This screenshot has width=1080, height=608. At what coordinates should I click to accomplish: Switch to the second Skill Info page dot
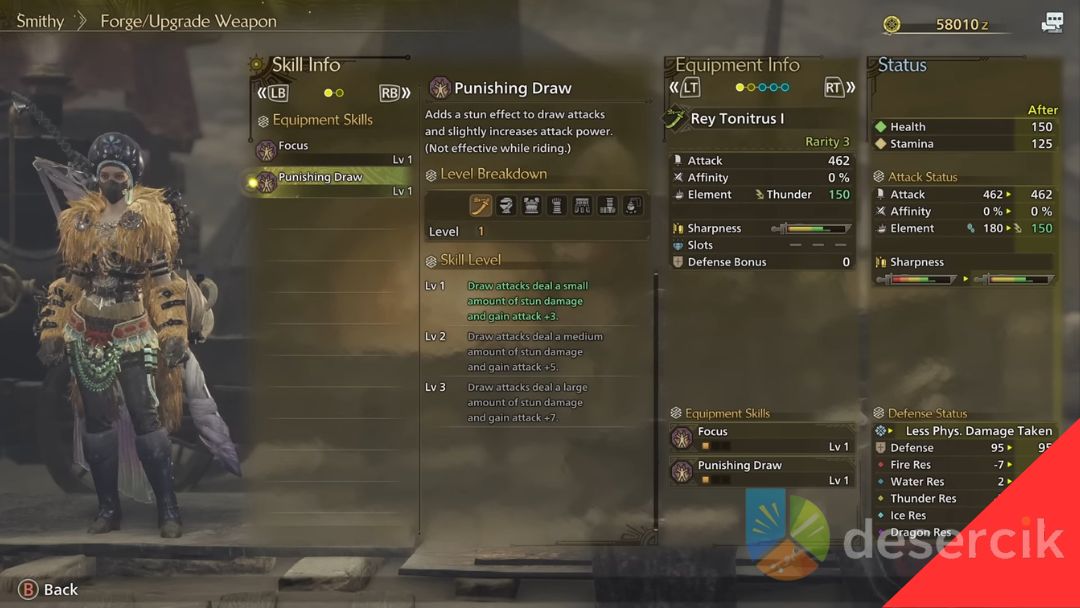340,93
